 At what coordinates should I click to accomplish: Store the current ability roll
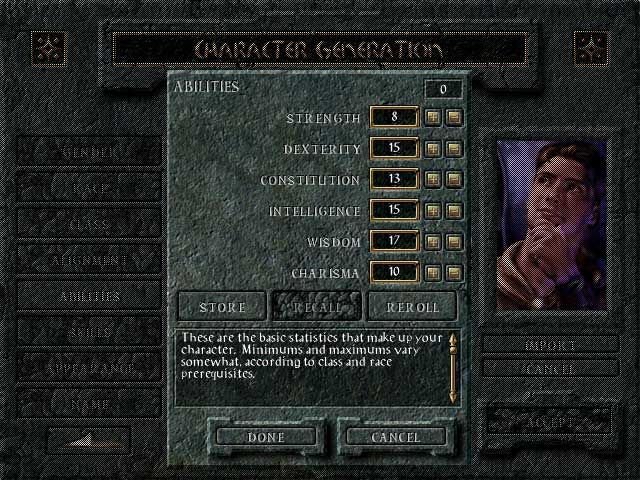(x=222, y=305)
